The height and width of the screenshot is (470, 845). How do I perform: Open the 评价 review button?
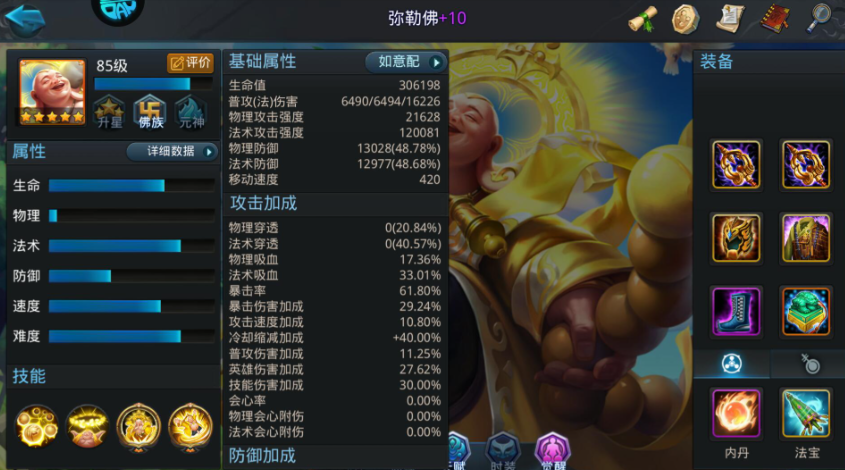tap(189, 63)
